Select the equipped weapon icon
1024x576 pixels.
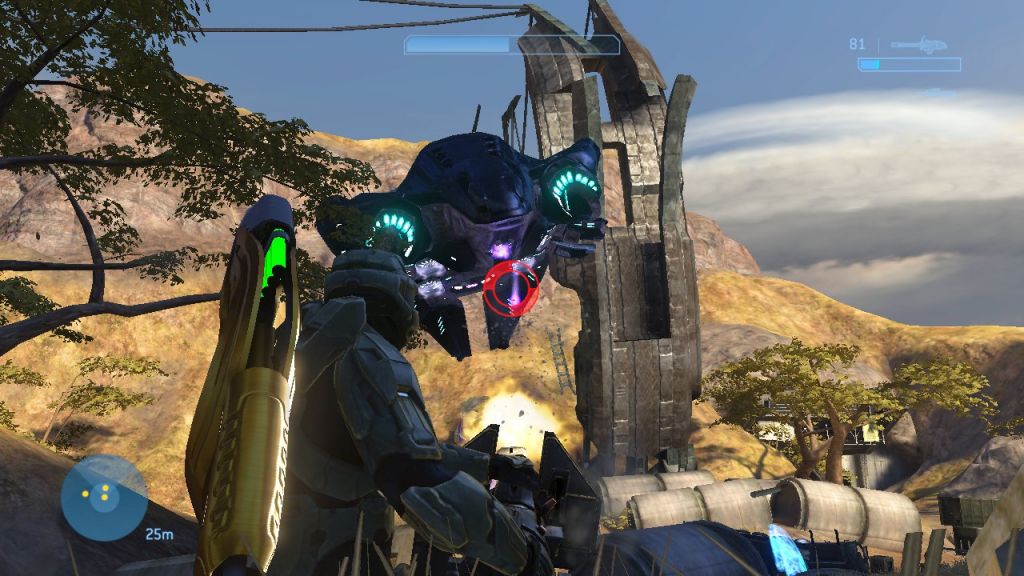pyautogui.click(x=920, y=45)
